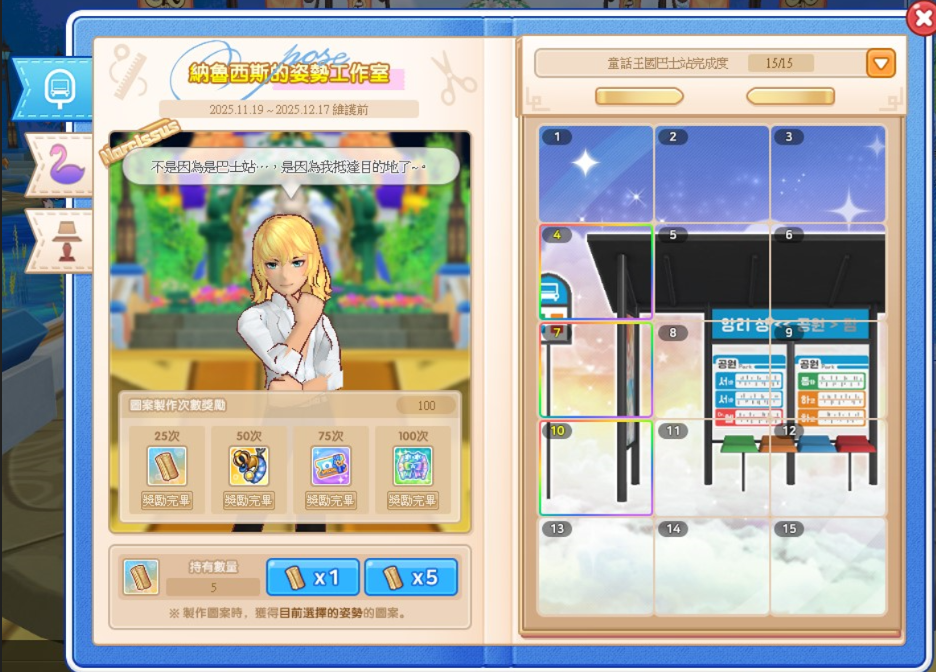
Task: Expand the completion dropdown arrow
Action: [880, 64]
